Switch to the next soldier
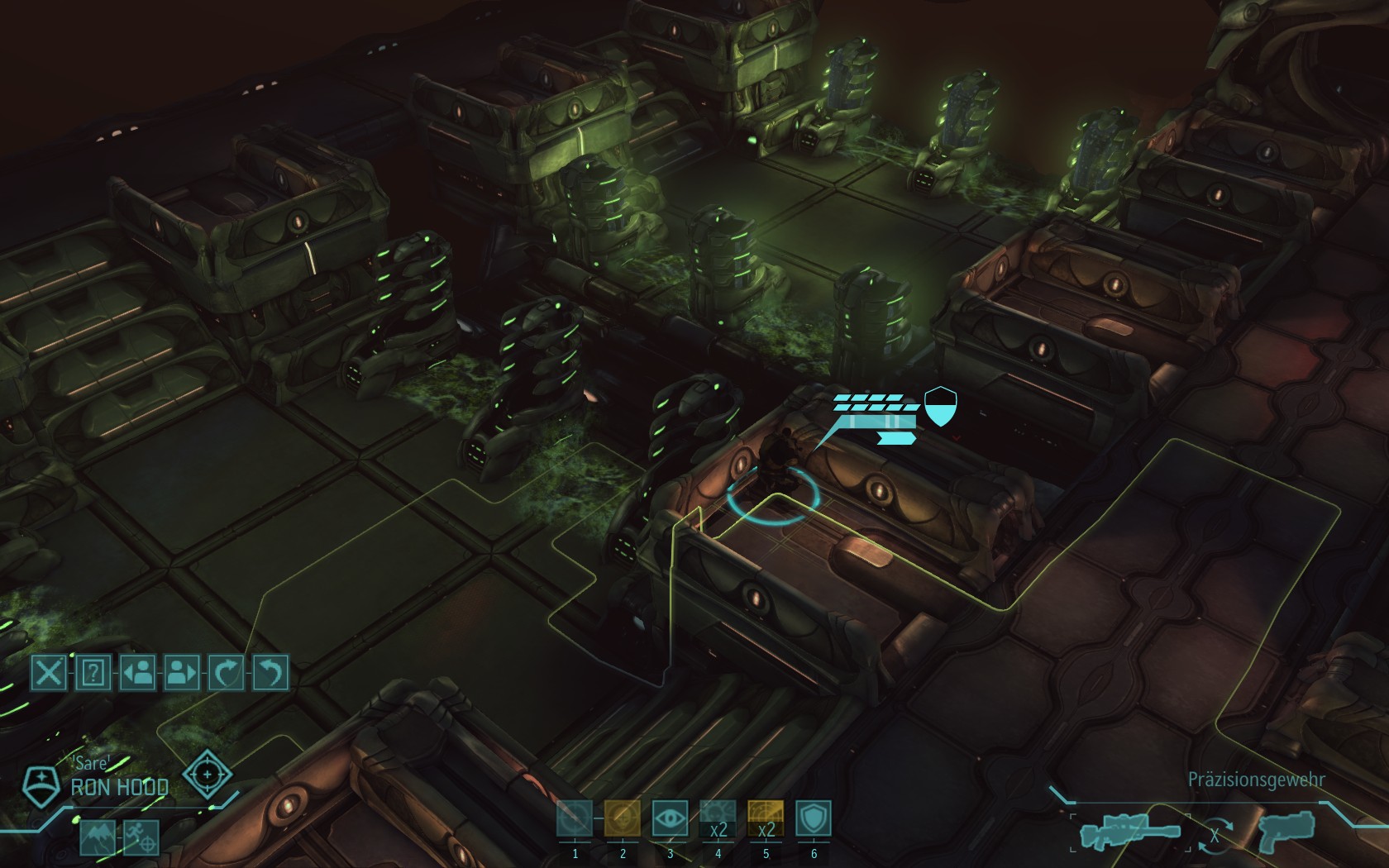 (x=182, y=672)
